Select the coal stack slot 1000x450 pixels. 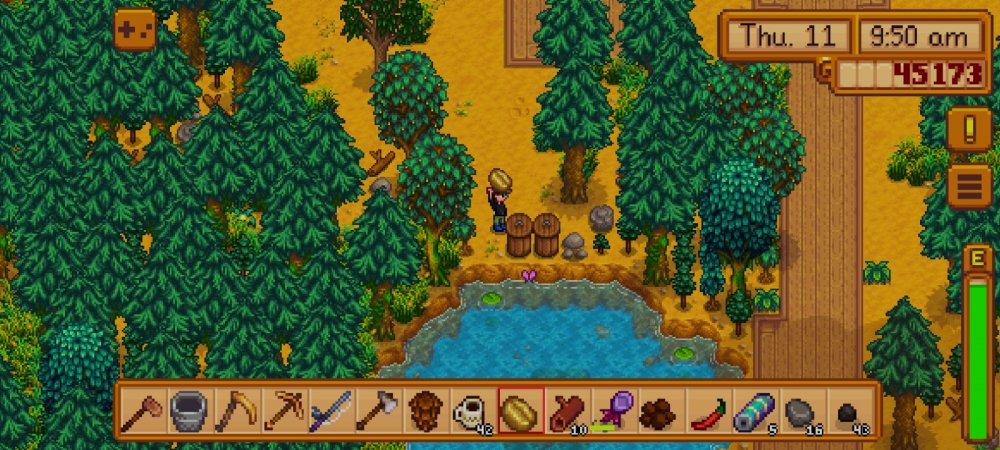click(849, 411)
